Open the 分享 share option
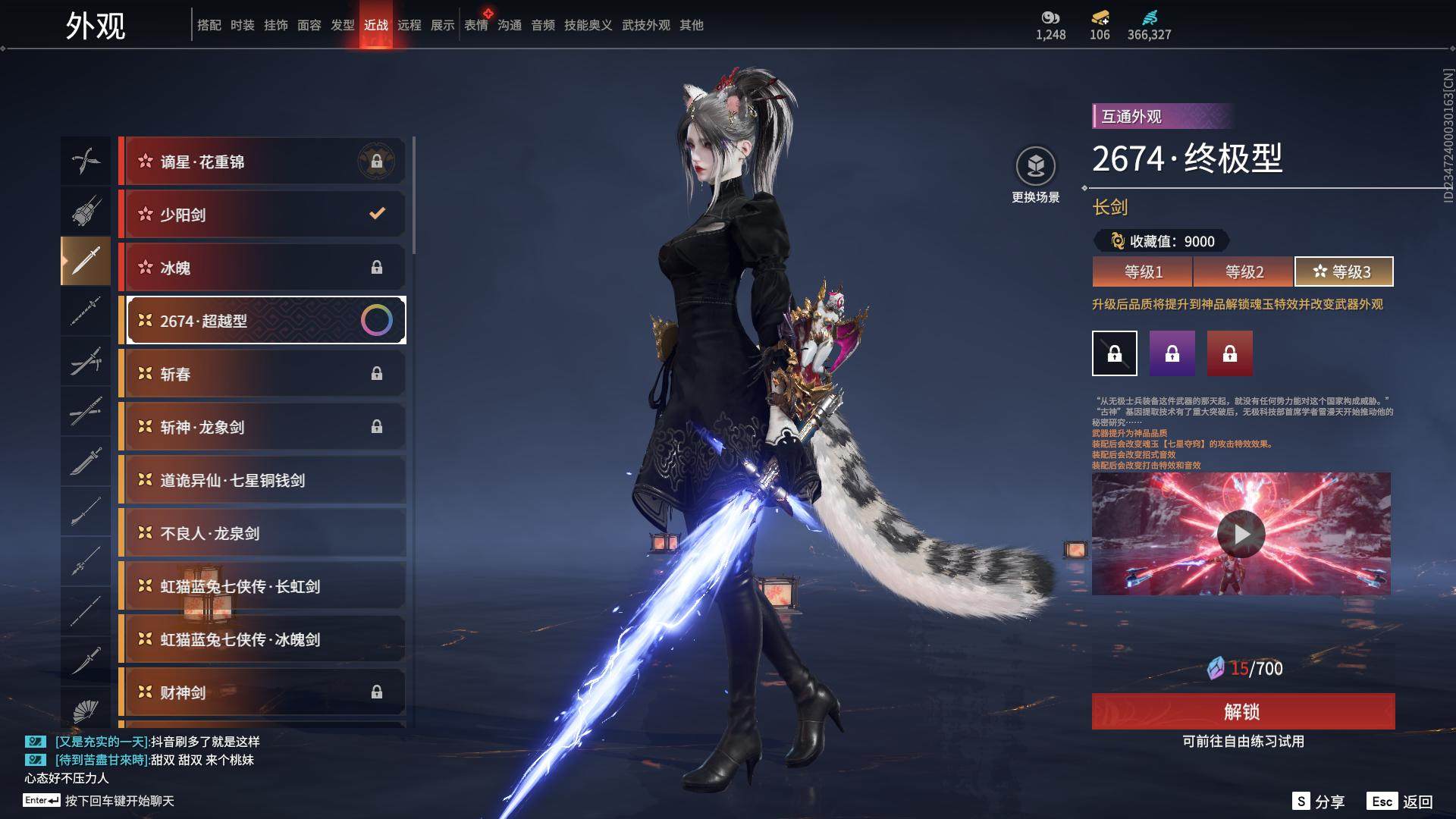 [x=1319, y=802]
